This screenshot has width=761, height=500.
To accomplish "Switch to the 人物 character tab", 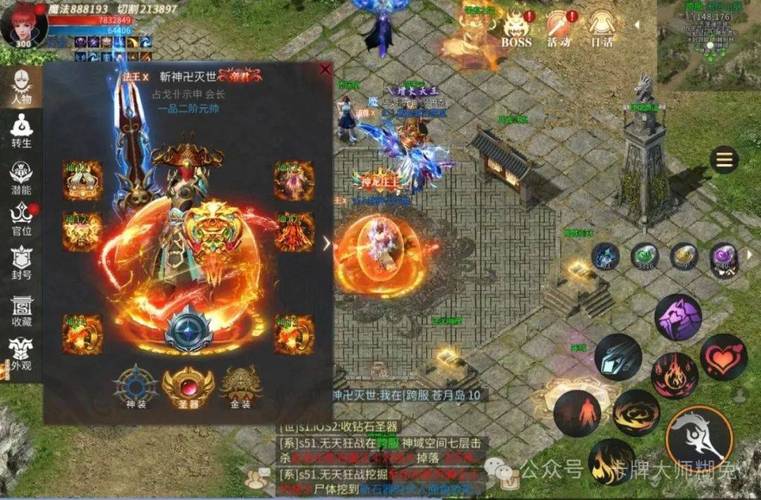I will (x=20, y=88).
